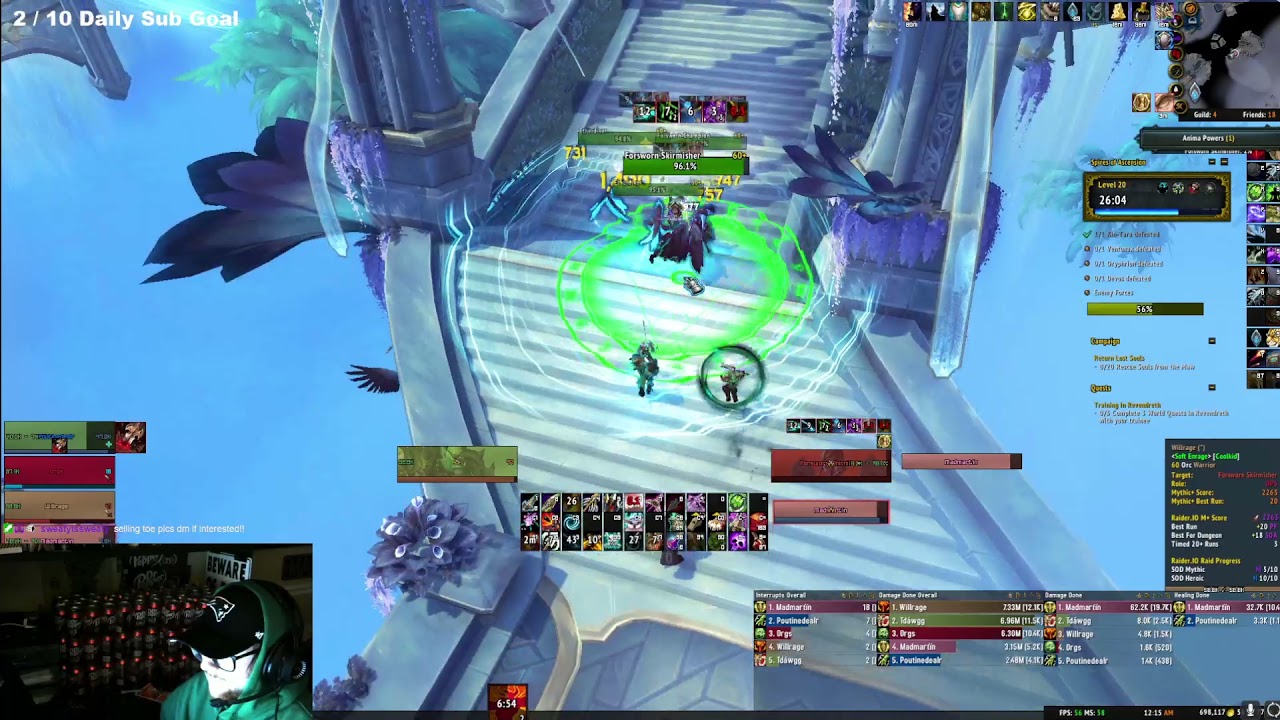Click the first affix icon on the Mythic+ timer

click(1162, 188)
